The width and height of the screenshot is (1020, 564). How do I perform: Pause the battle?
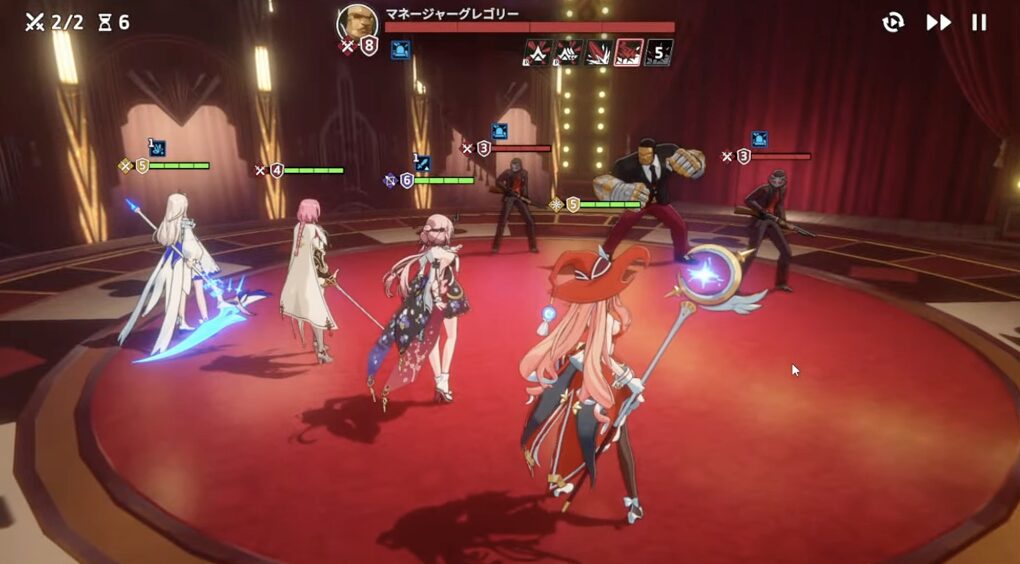980,22
